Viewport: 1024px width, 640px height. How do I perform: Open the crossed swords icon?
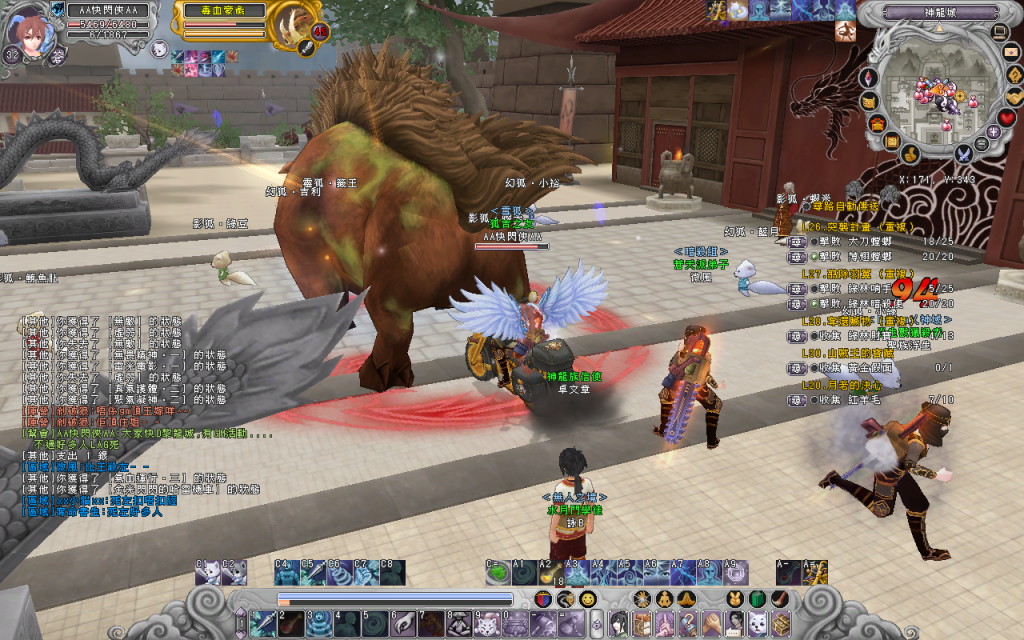tap(964, 153)
